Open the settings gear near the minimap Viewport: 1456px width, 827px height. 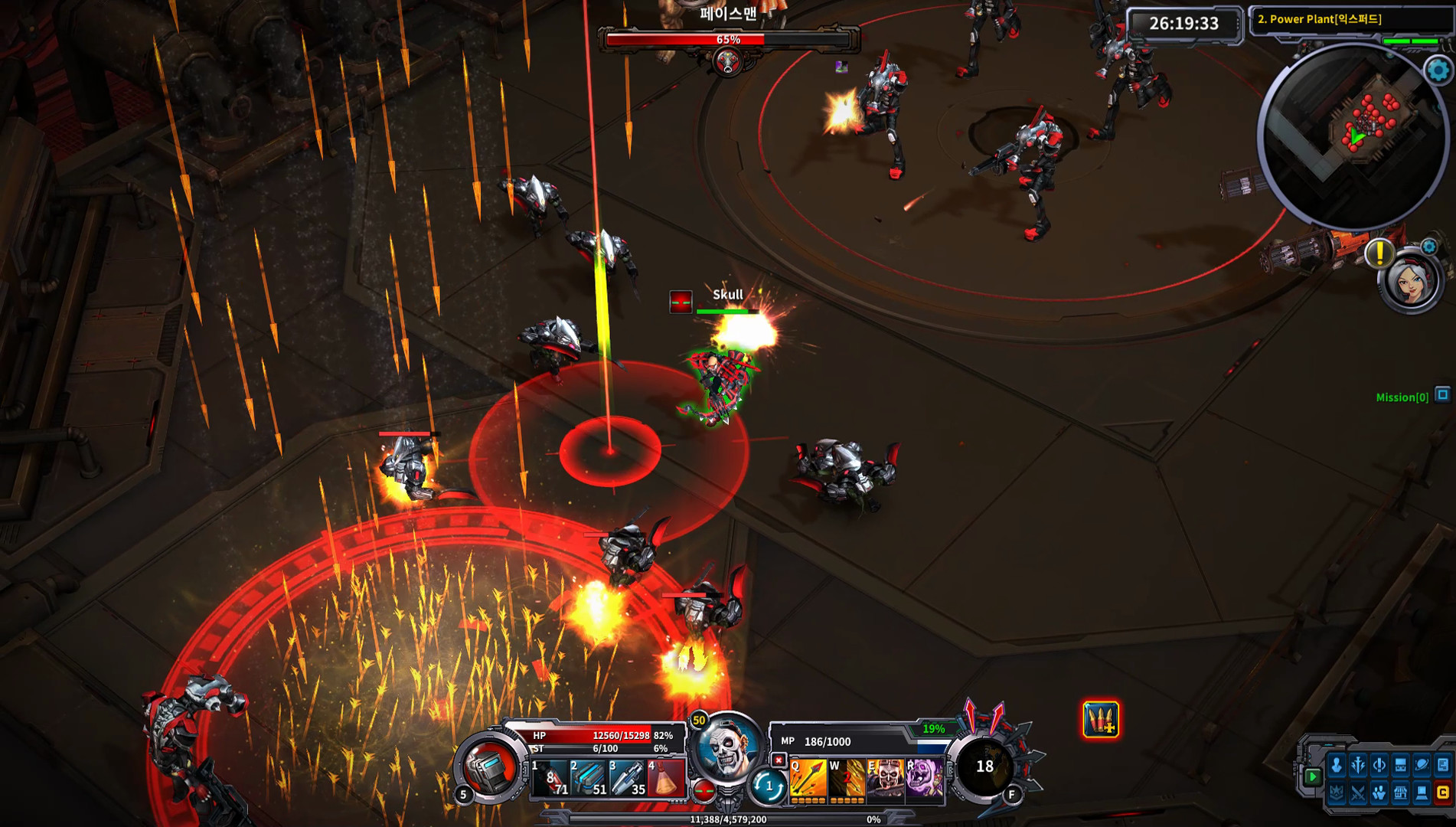pyautogui.click(x=1438, y=70)
